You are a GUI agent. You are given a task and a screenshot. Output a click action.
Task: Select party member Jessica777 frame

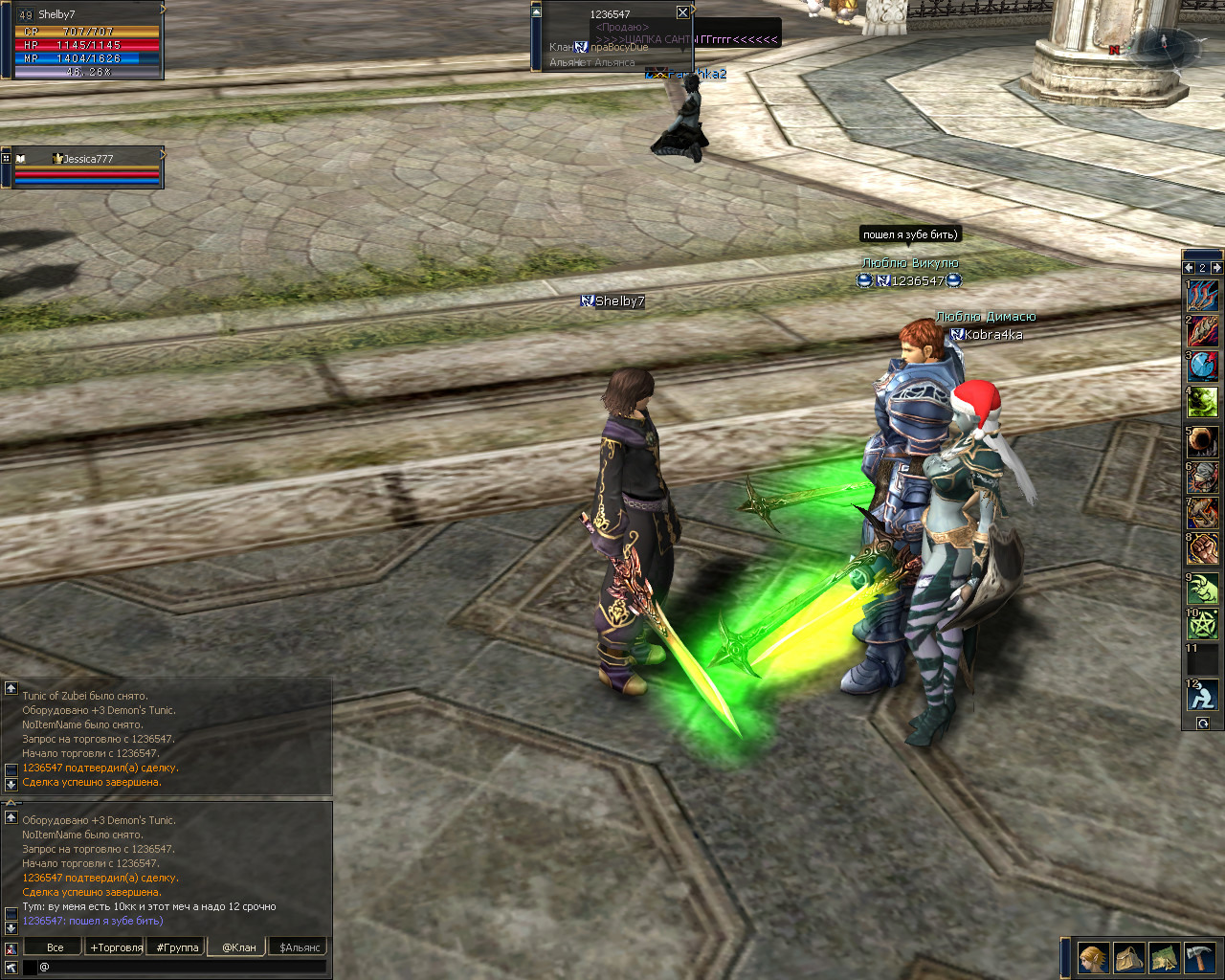coord(86,167)
